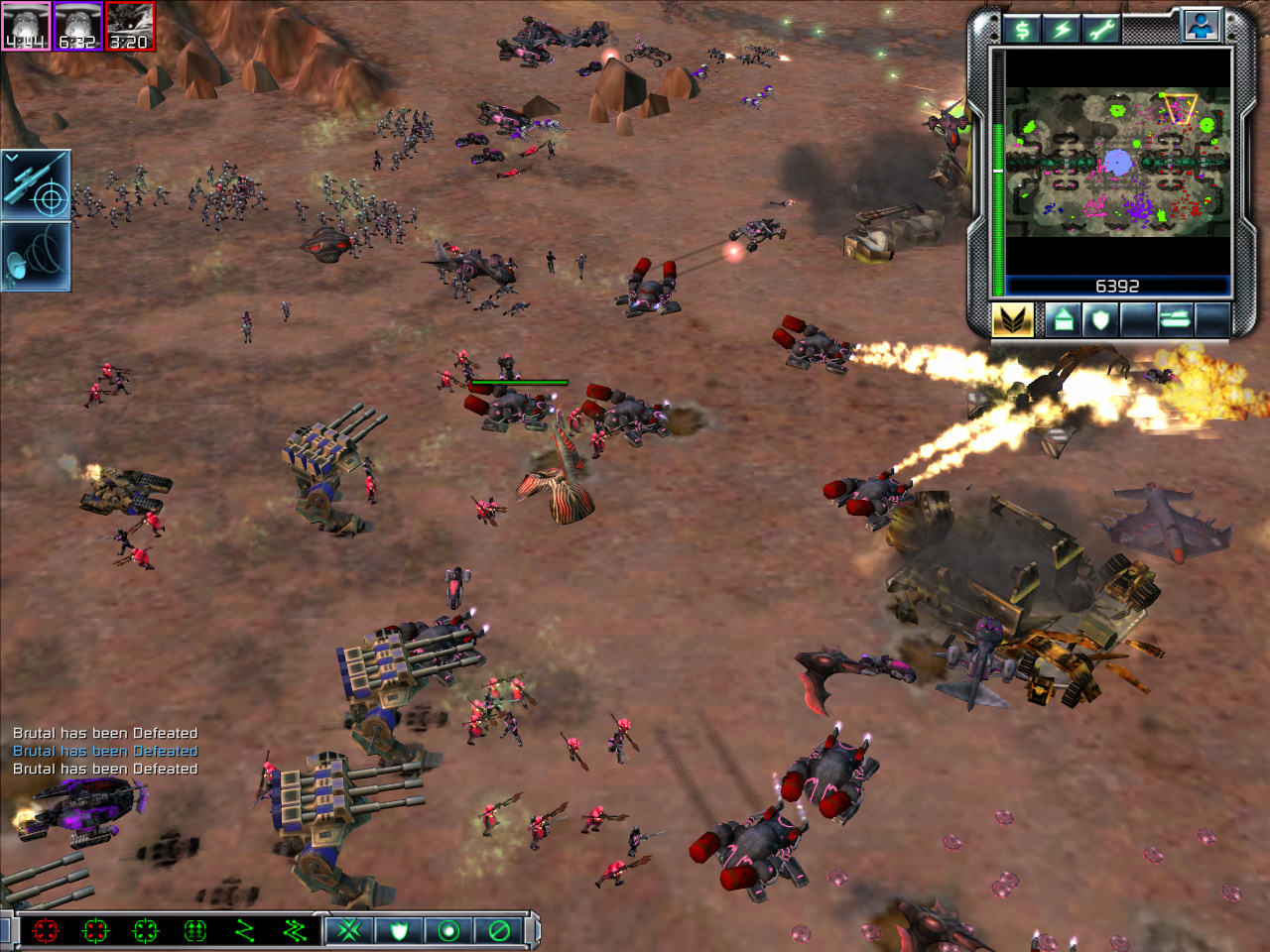Select the pink-framed superweapon timer 4:44
Screen dimensions: 1270x952
tap(26, 26)
